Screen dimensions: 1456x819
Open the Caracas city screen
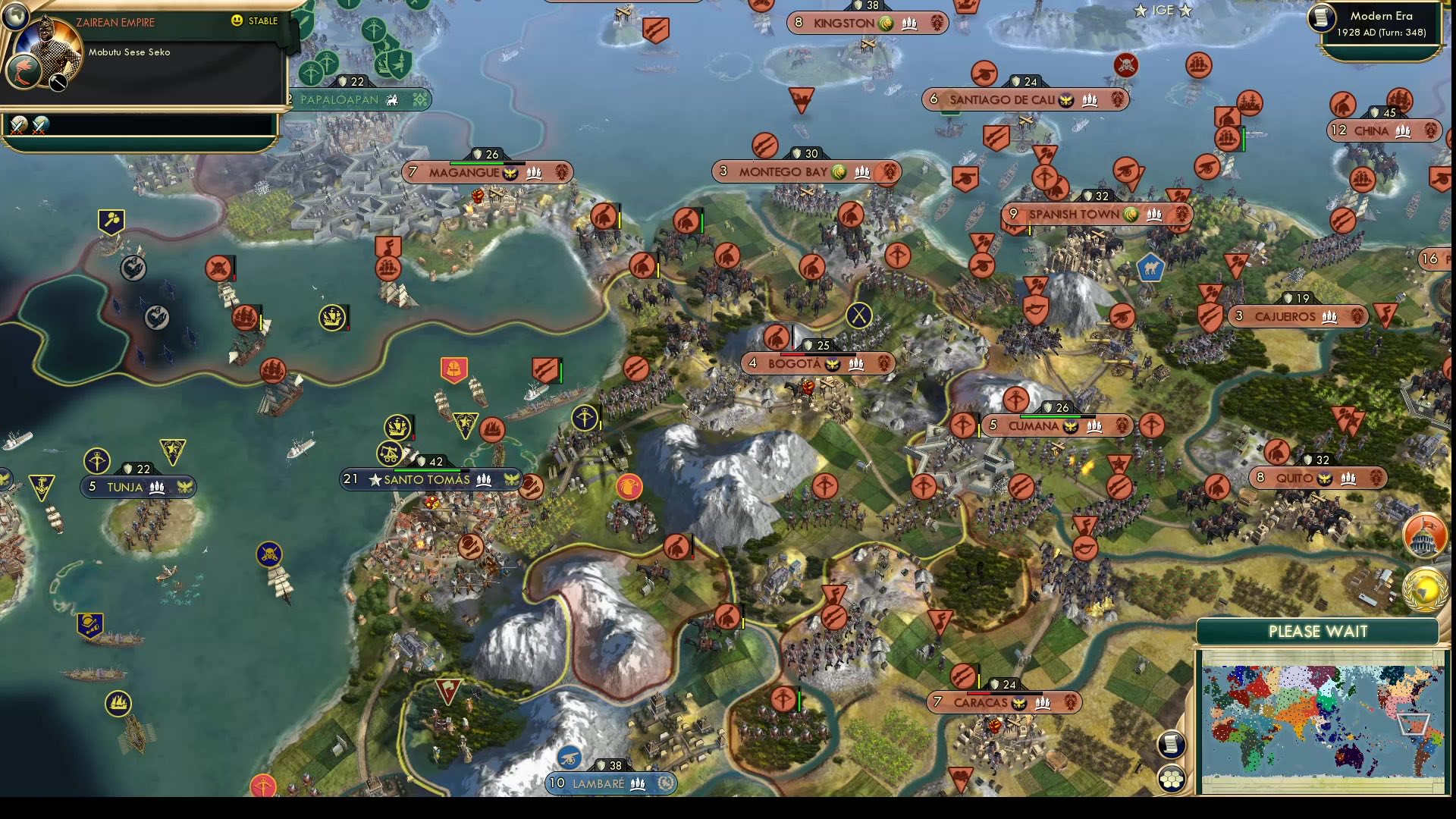(x=986, y=703)
